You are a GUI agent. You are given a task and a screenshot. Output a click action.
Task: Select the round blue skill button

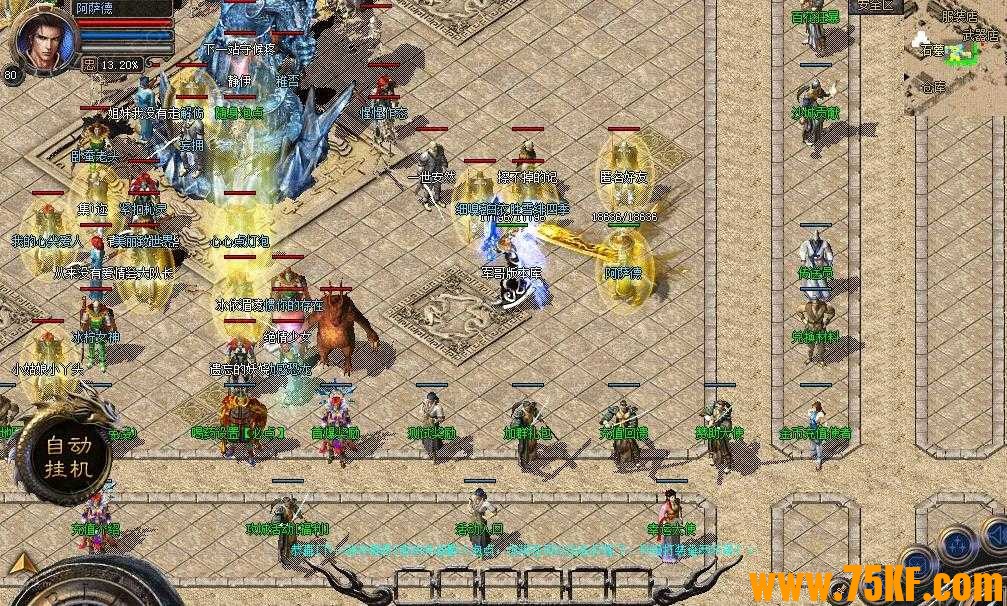pos(960,544)
